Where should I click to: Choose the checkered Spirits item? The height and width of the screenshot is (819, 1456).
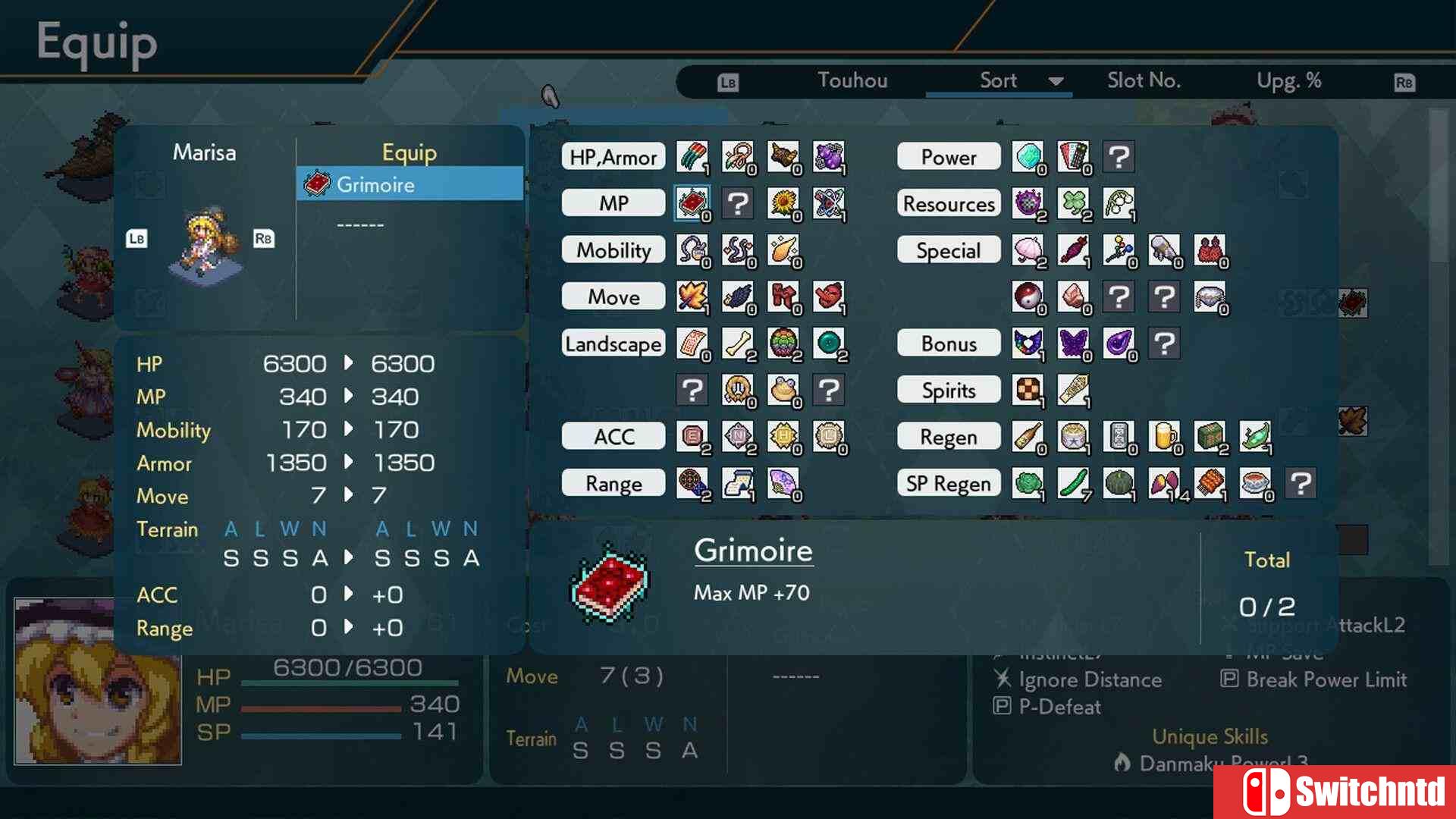tap(1027, 390)
